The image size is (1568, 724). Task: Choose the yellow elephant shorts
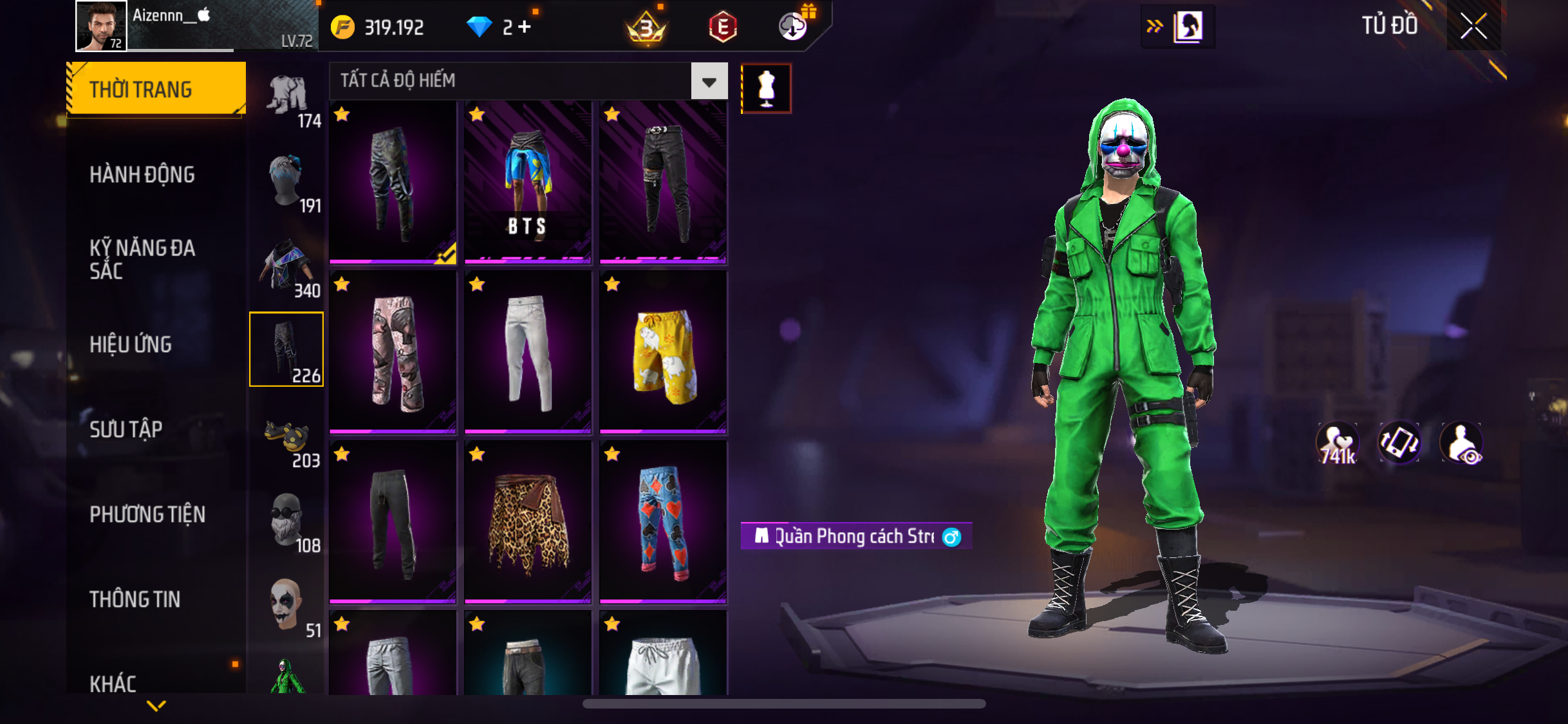coord(663,352)
